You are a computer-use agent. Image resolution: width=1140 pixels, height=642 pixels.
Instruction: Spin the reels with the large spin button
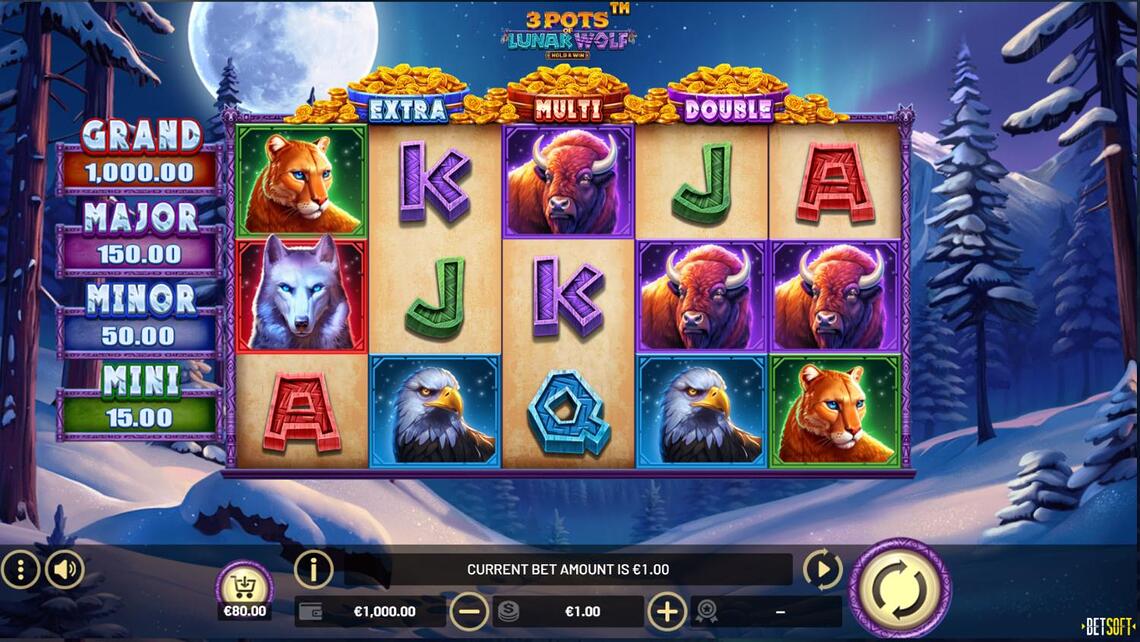(x=900, y=588)
